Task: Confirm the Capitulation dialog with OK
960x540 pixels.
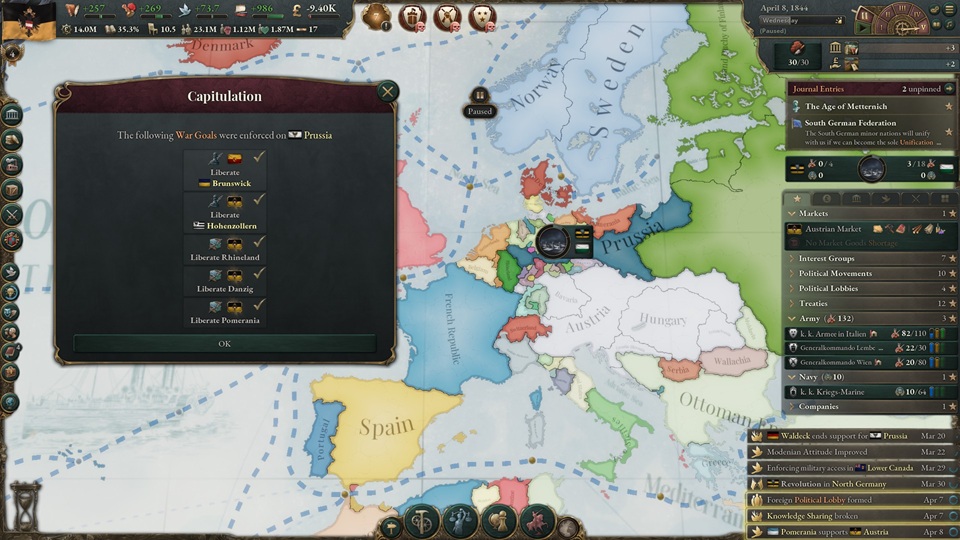Action: tap(224, 343)
